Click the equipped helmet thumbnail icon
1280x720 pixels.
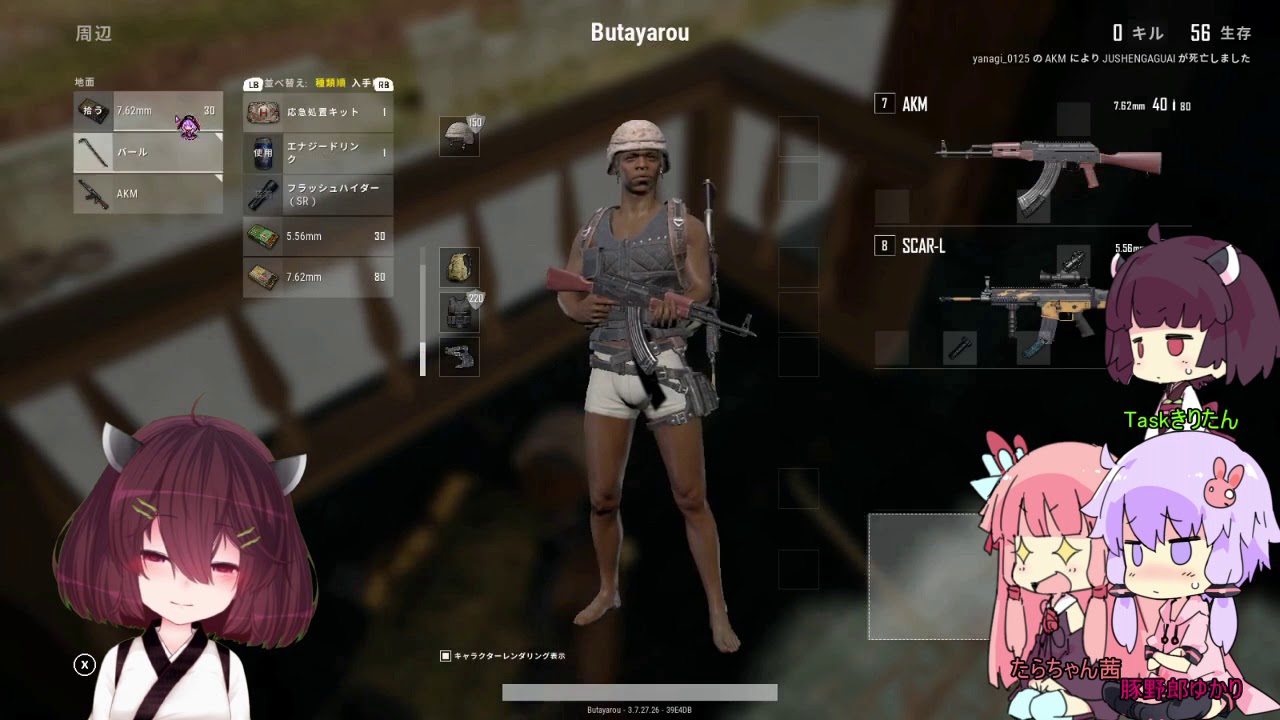pyautogui.click(x=460, y=135)
